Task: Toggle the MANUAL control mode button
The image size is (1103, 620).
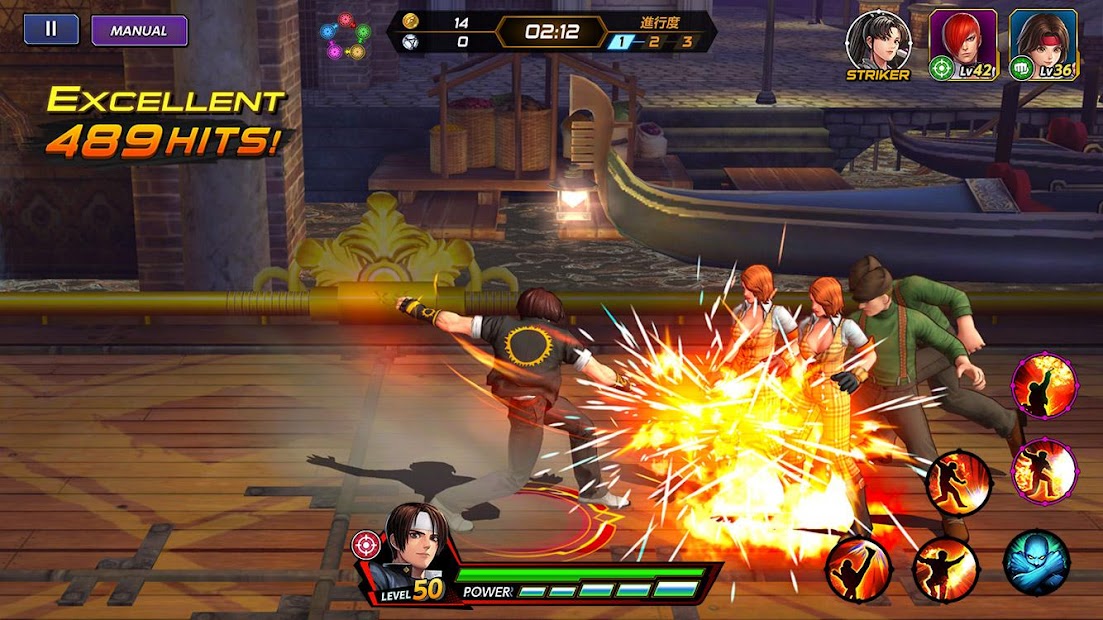Action: point(139,30)
